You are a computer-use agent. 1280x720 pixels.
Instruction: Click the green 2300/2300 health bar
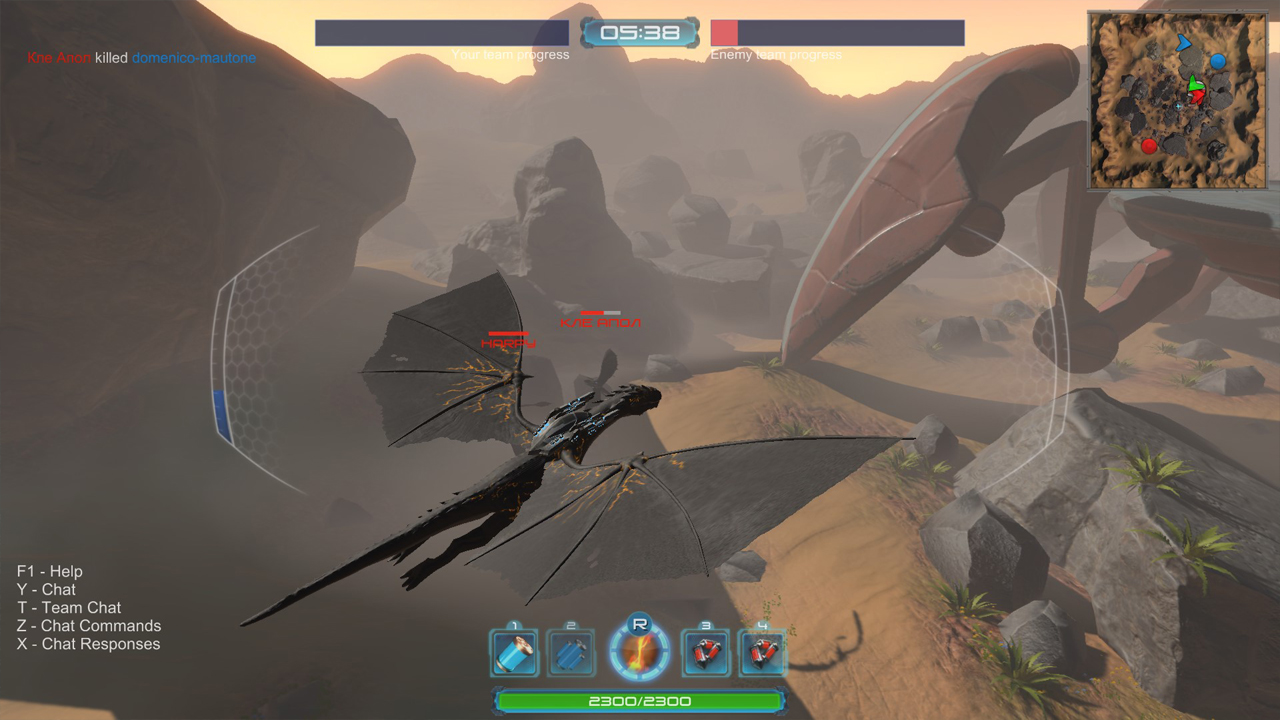(640, 701)
